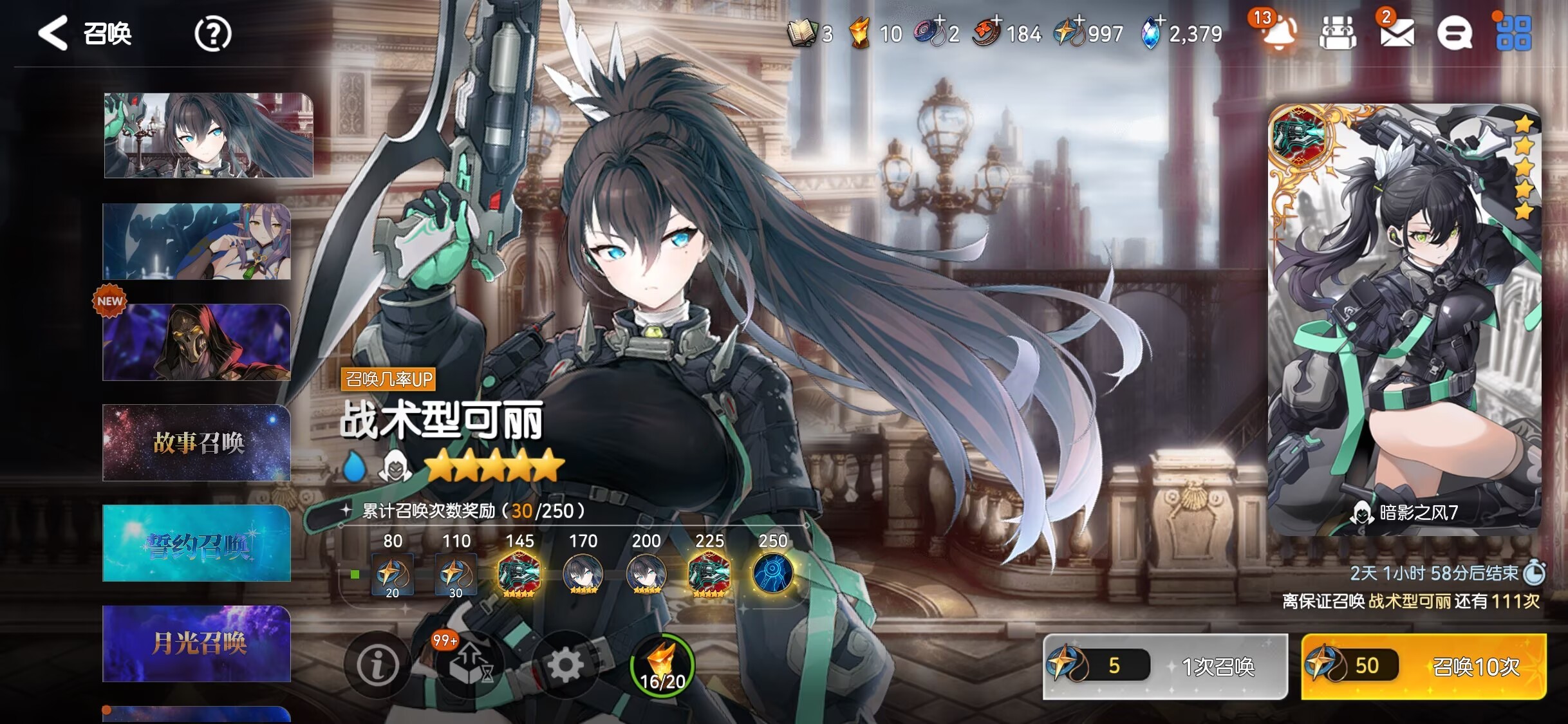Perform ten summons with 召唤10次

click(1423, 666)
